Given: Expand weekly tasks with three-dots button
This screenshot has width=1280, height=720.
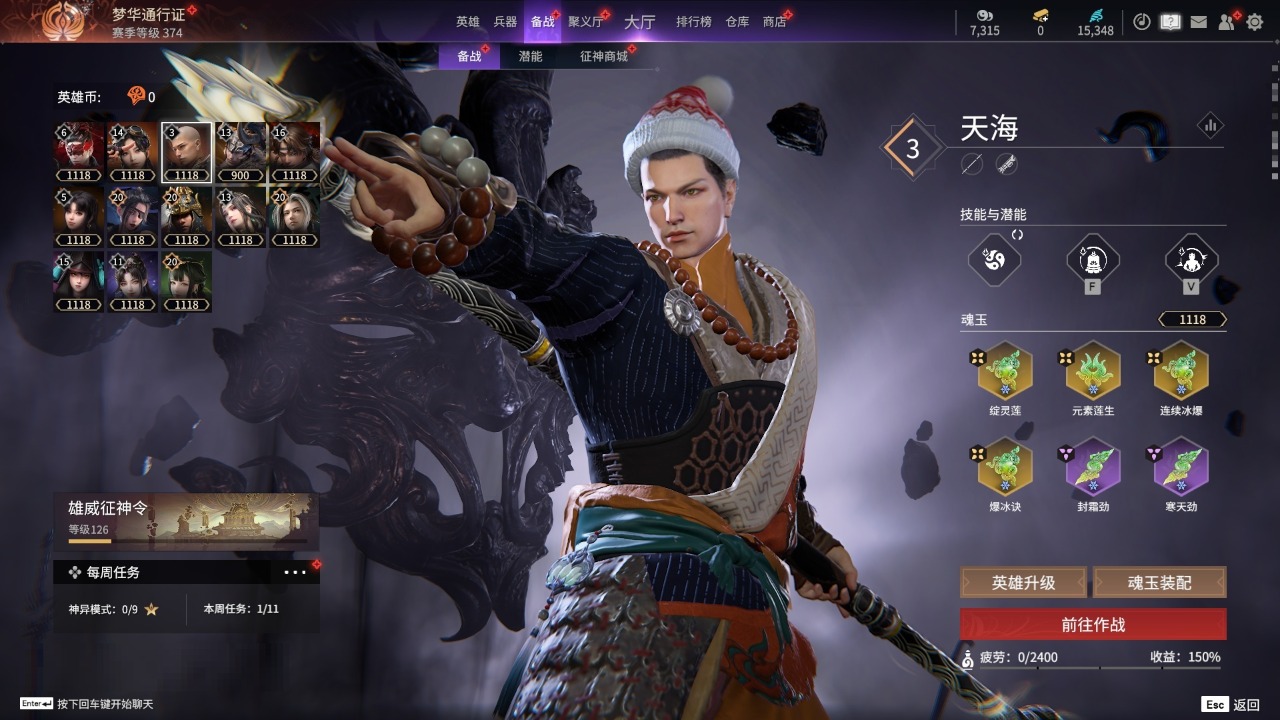Looking at the screenshot, I should pos(295,572).
